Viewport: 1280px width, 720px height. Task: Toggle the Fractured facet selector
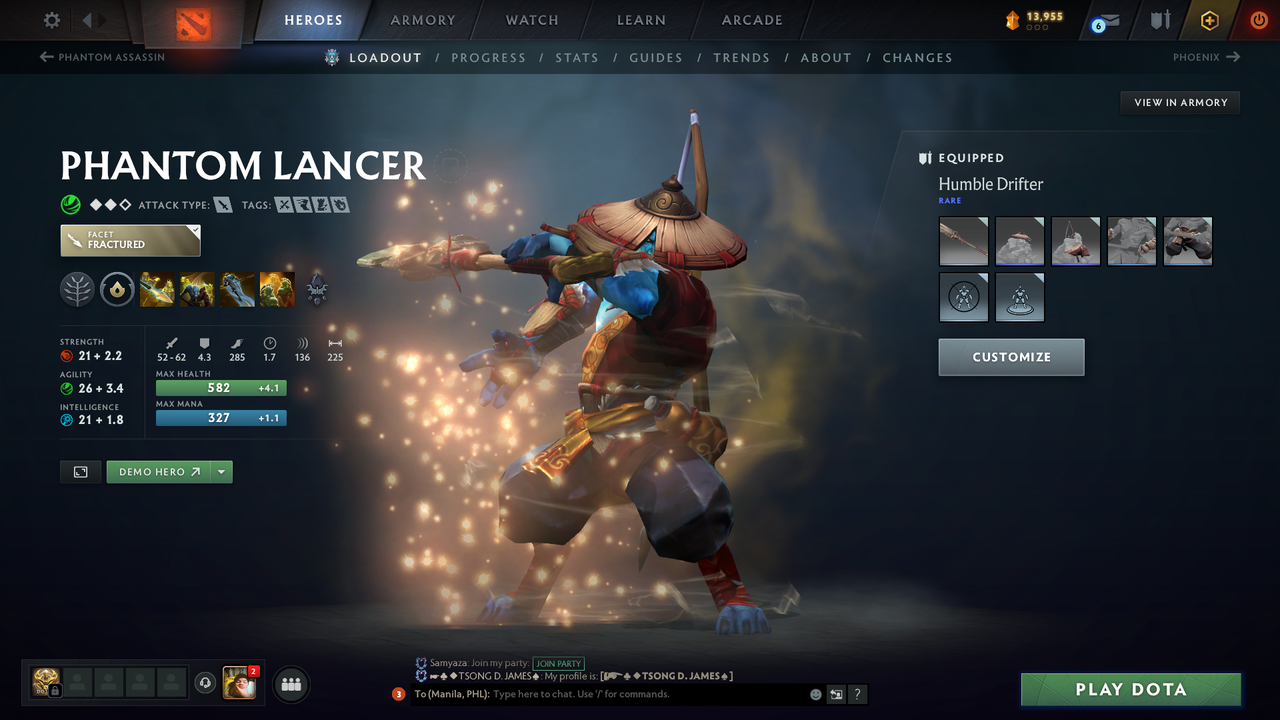[x=130, y=240]
